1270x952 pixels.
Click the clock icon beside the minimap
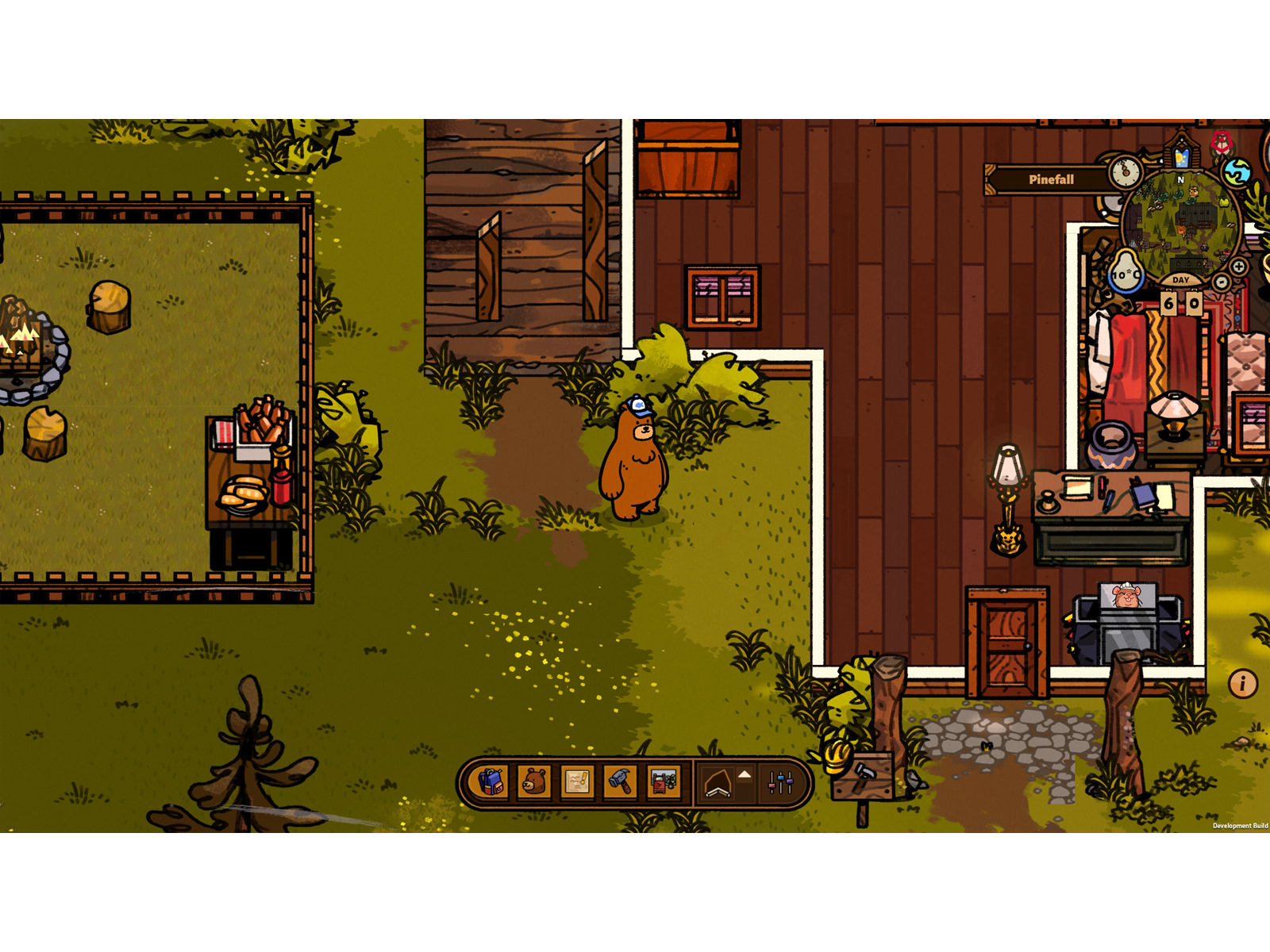1126,172
